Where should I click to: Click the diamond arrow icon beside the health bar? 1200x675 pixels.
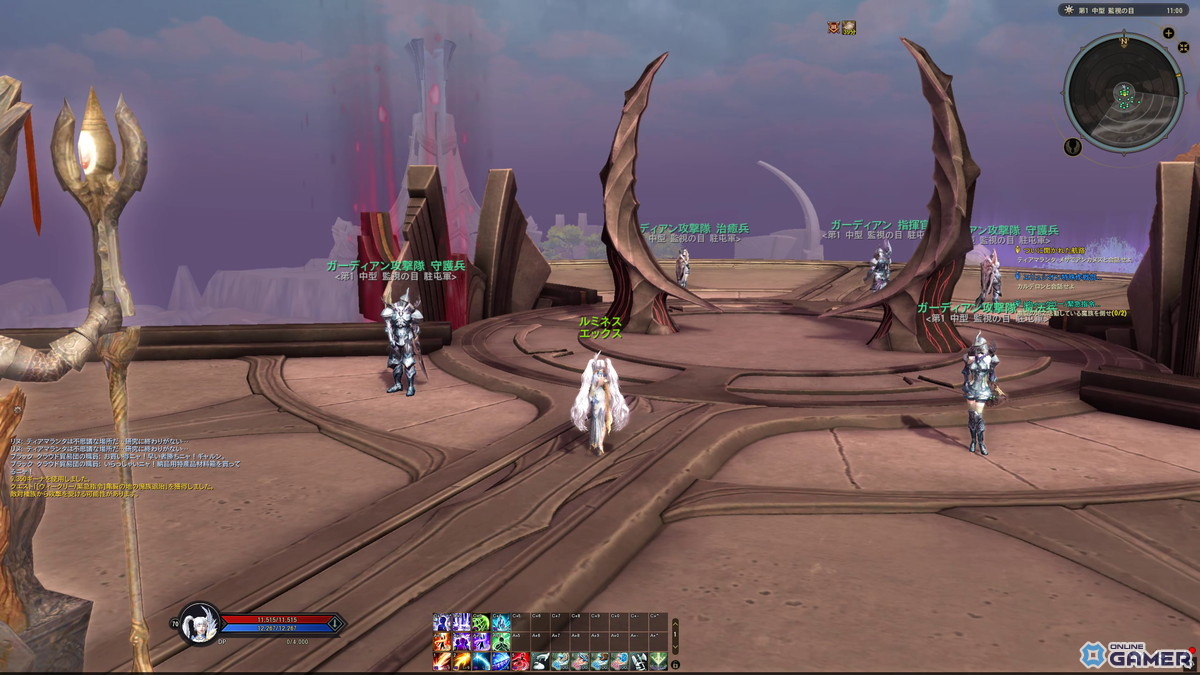pyautogui.click(x=335, y=624)
